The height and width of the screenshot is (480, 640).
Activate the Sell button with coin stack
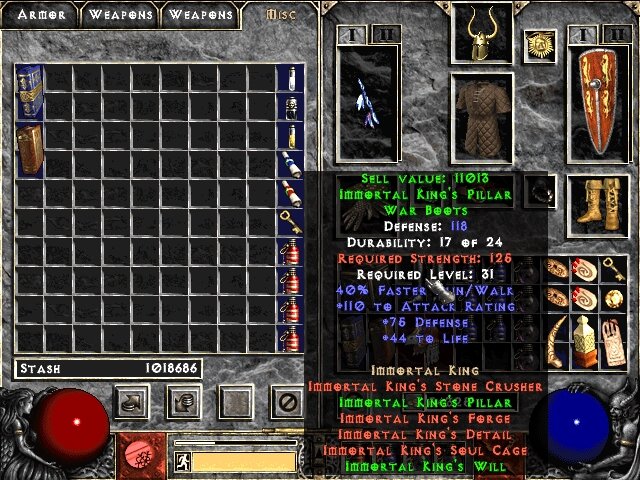tap(184, 402)
